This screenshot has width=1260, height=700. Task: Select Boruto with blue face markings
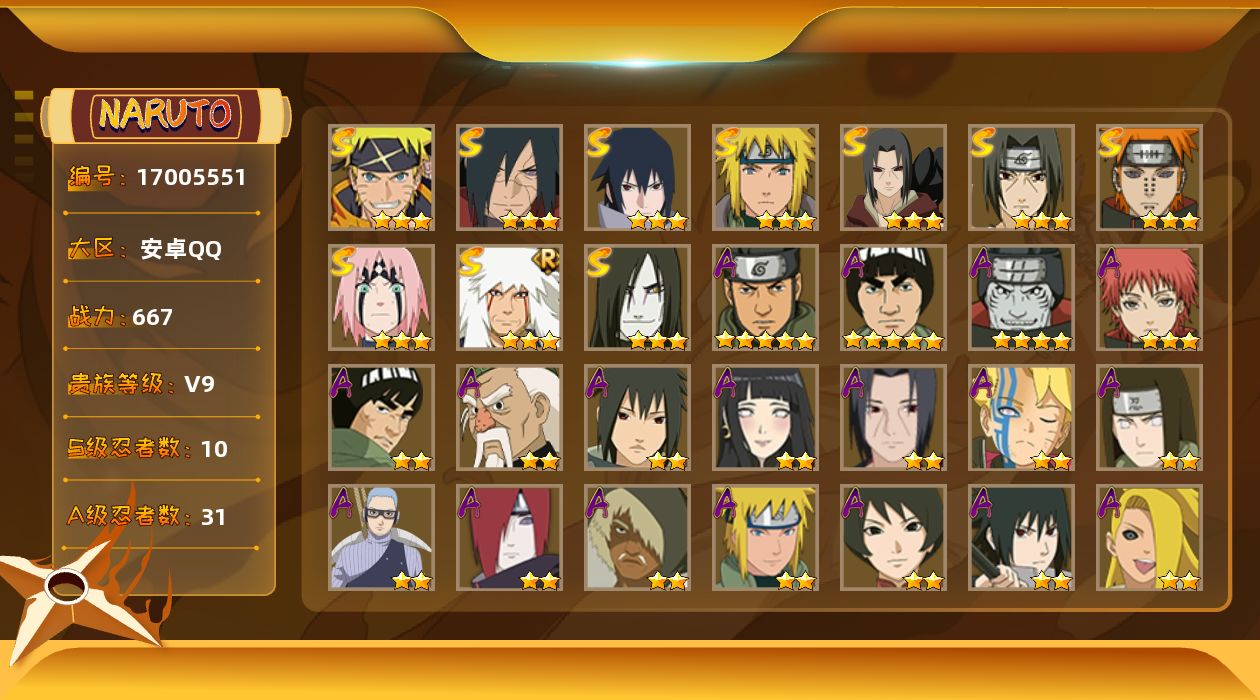click(1021, 417)
